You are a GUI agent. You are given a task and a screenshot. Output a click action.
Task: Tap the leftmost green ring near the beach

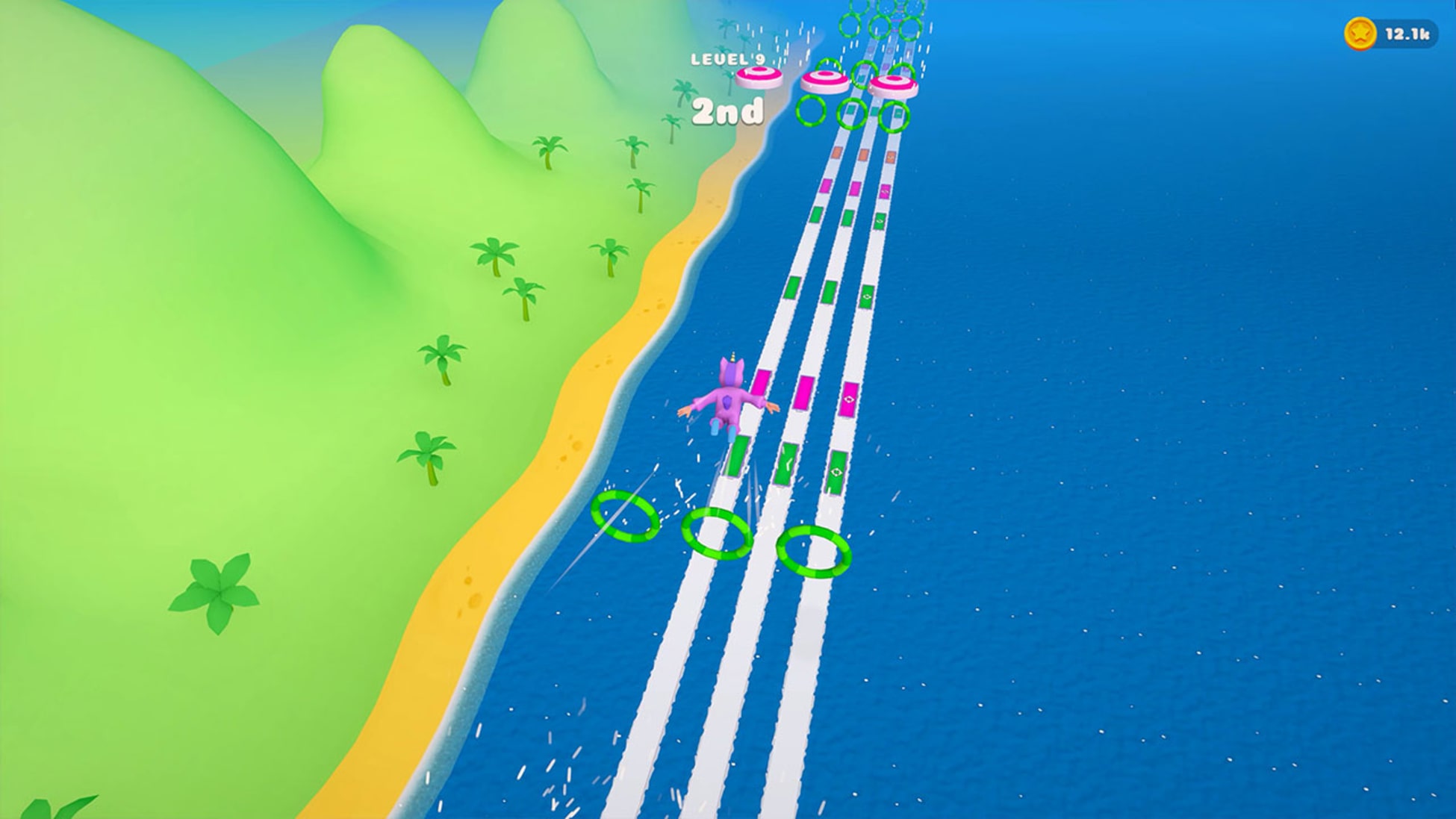(623, 515)
